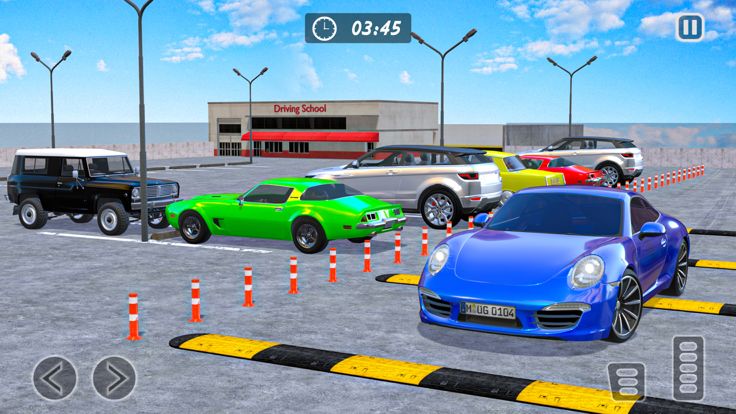Screen dimensions: 736x414
Task: Hit the tall accelerator pedal
Action: pos(688,369)
